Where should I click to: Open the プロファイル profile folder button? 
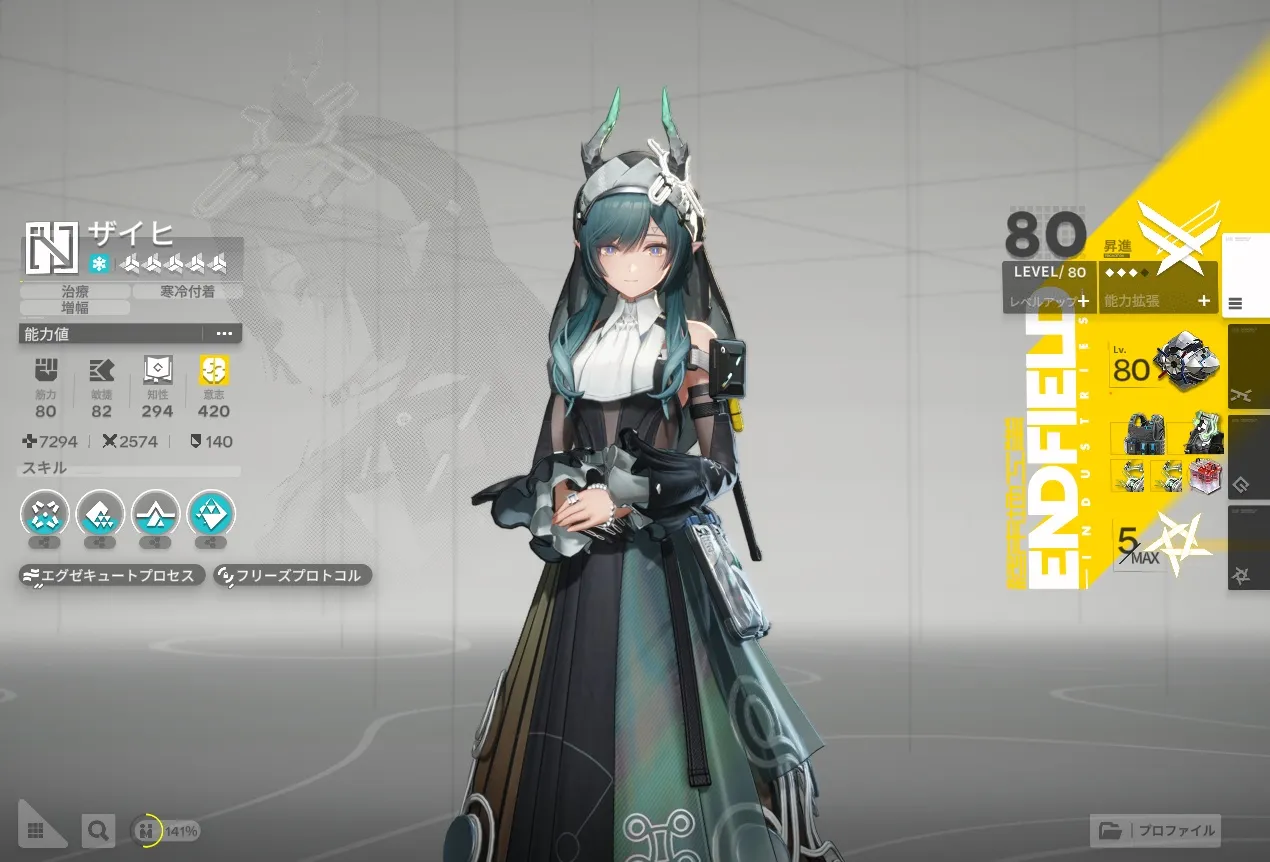coord(1157,830)
